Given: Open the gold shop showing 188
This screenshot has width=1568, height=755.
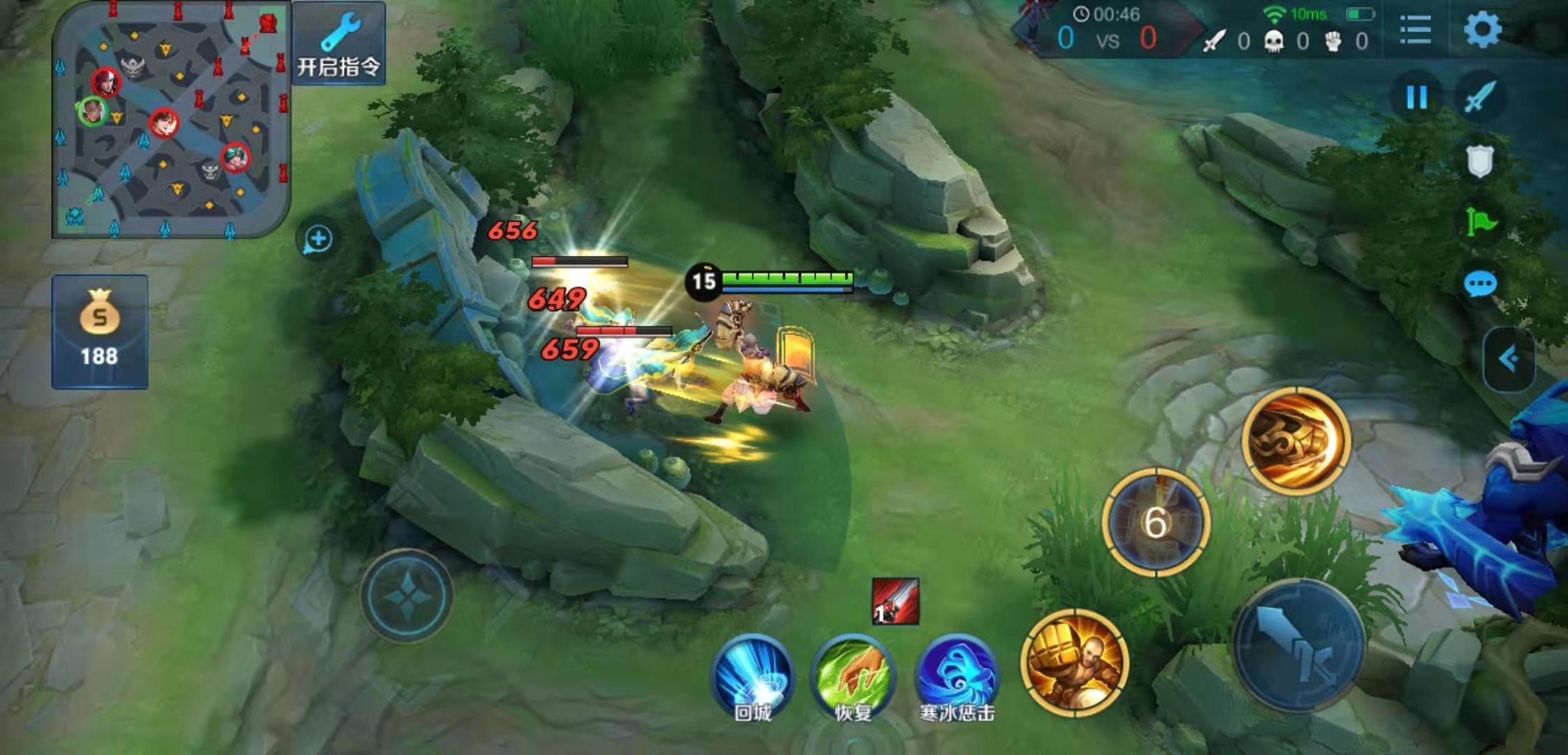Looking at the screenshot, I should click(99, 331).
